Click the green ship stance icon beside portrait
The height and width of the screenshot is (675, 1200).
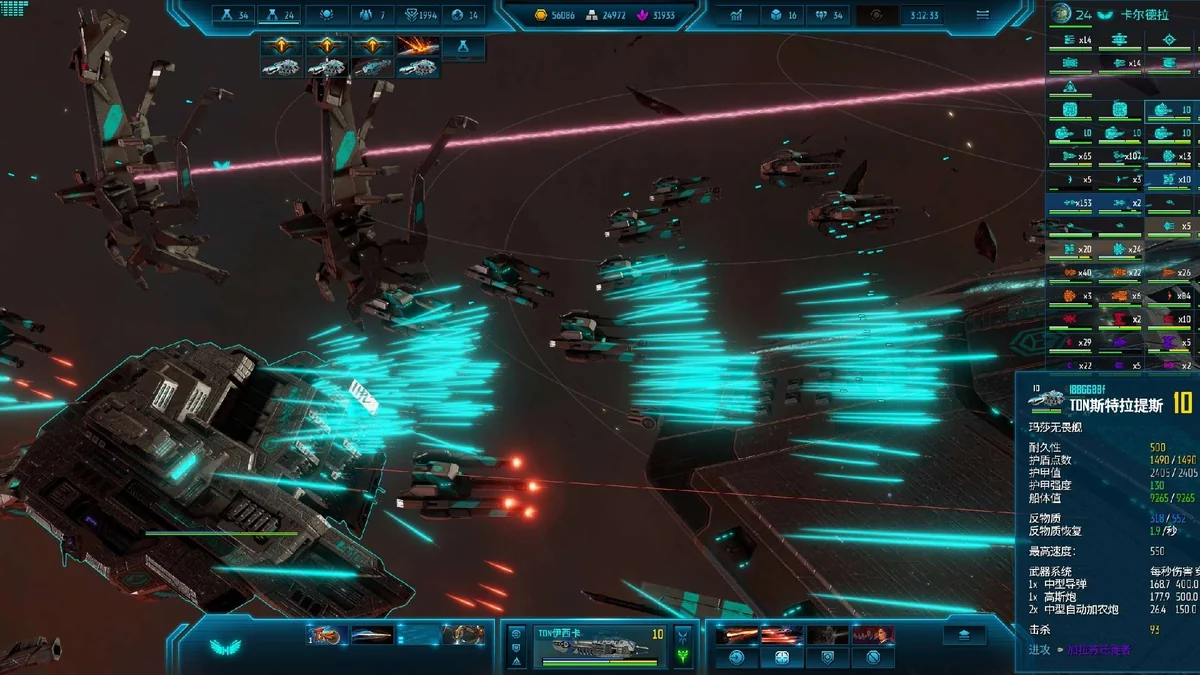pyautogui.click(x=684, y=656)
